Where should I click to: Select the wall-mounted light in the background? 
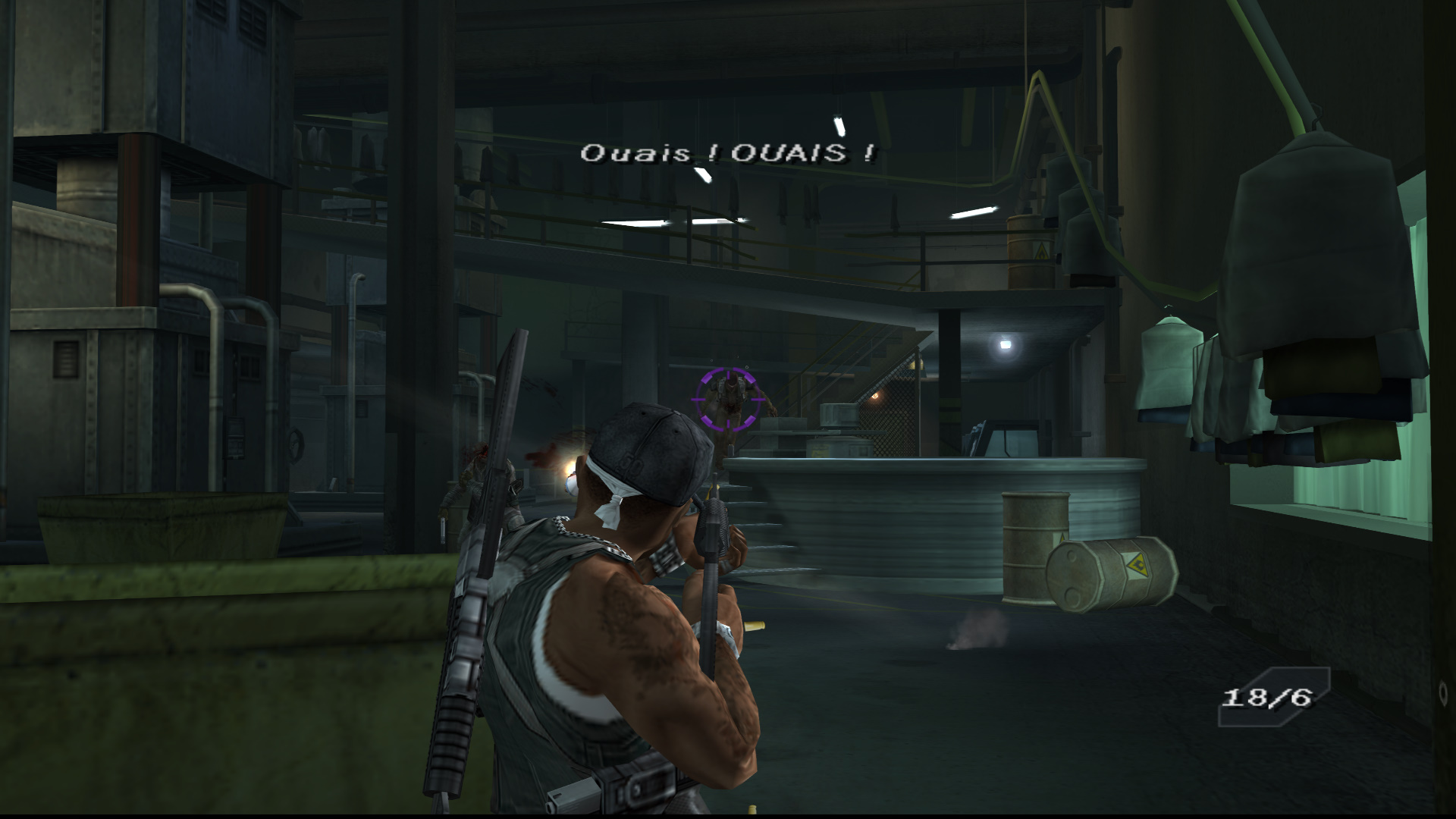pos(1006,346)
